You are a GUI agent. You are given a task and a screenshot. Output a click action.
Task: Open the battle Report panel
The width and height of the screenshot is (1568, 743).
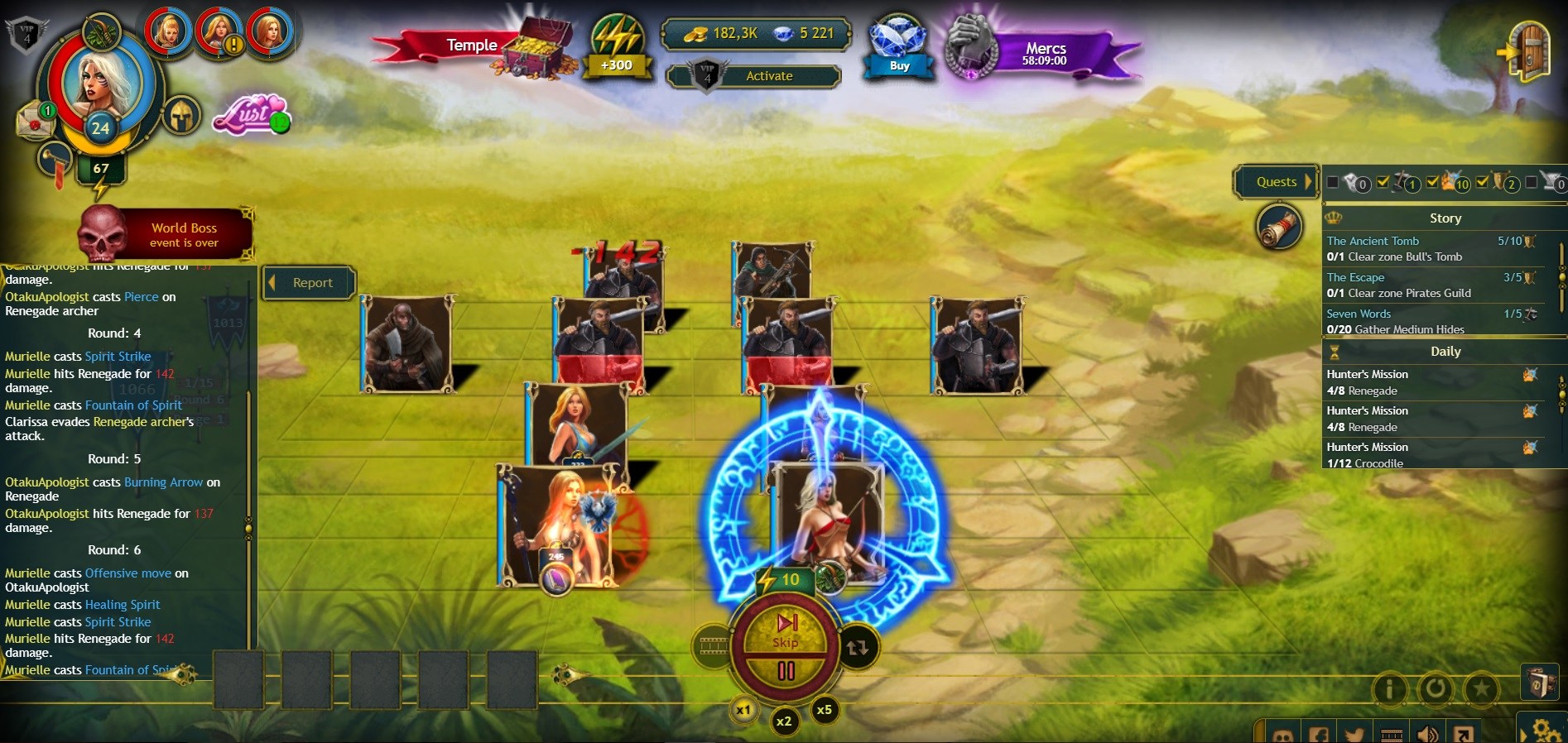(310, 283)
